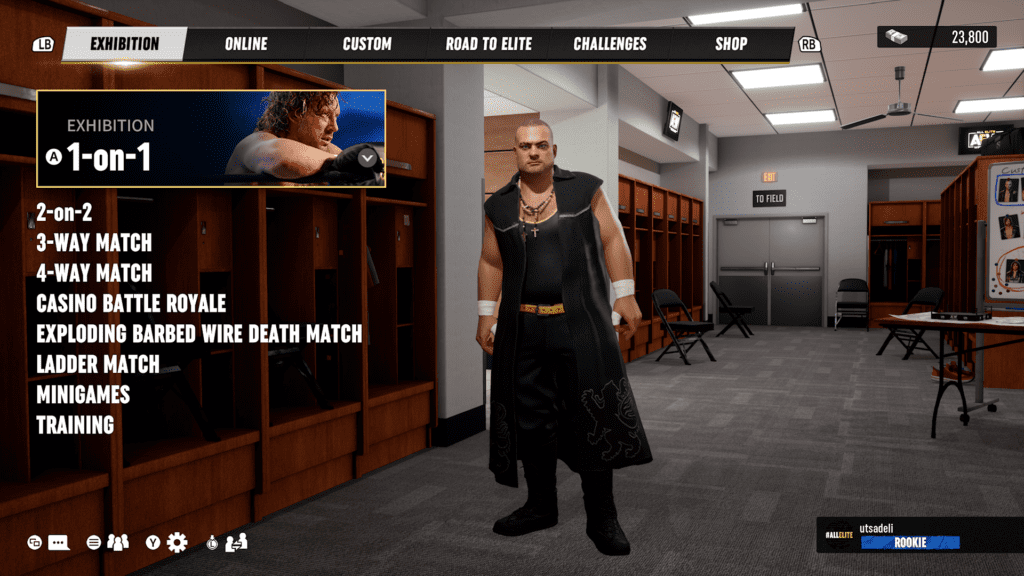Show the Challenges tab
This screenshot has height=576, width=1024.
click(x=610, y=44)
